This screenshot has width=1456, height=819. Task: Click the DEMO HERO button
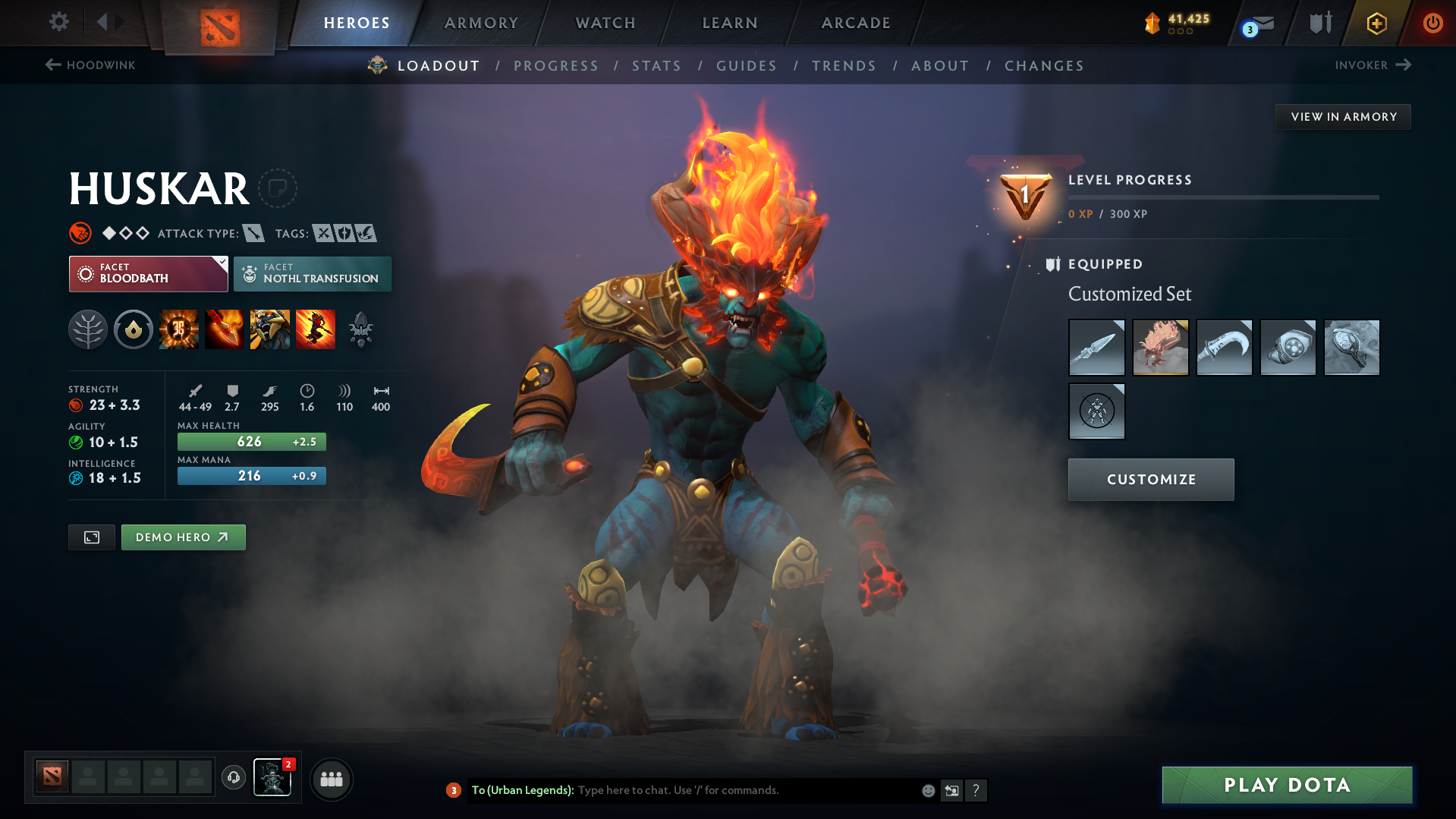(x=183, y=537)
